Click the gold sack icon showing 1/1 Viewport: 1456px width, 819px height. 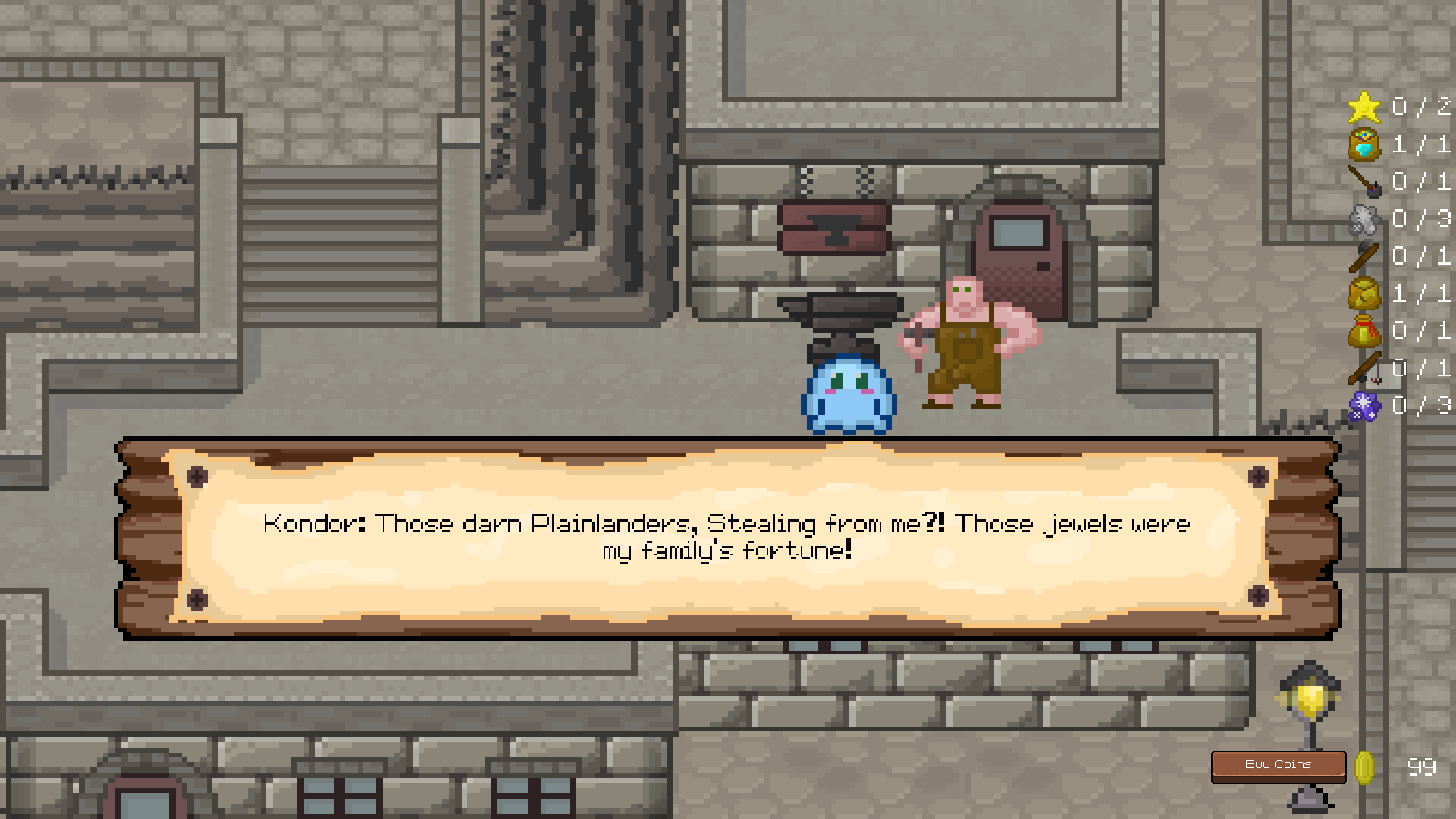tap(1365, 293)
